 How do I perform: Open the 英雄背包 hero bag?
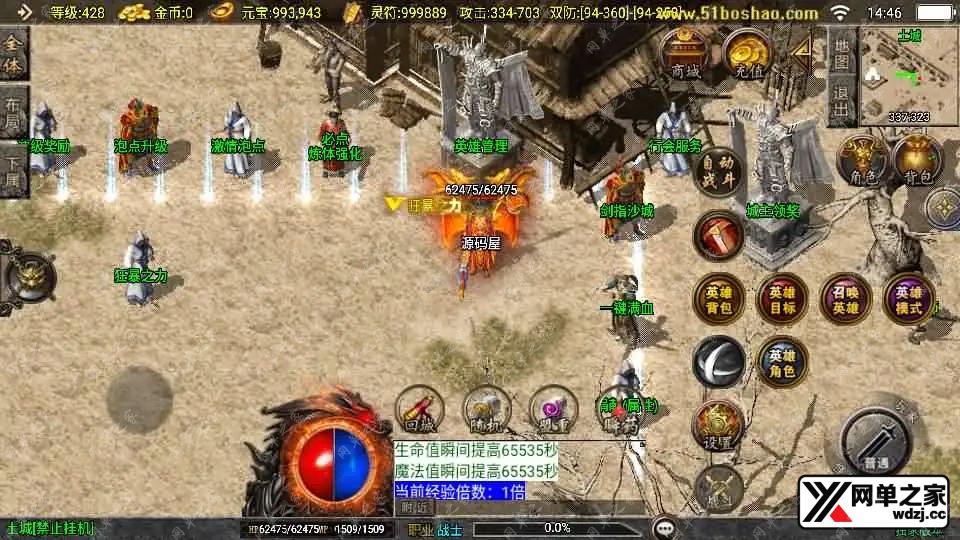[x=718, y=299]
